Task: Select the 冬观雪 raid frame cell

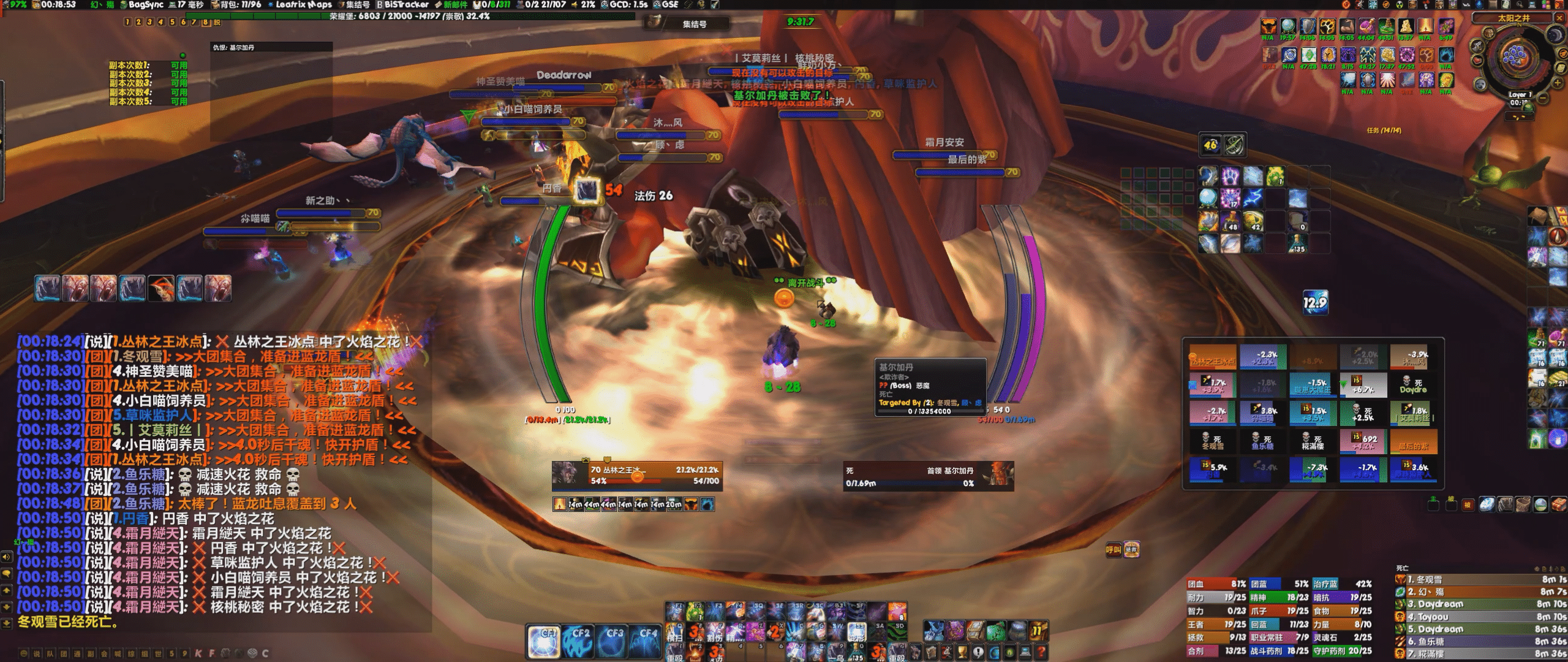Action: (1212, 441)
